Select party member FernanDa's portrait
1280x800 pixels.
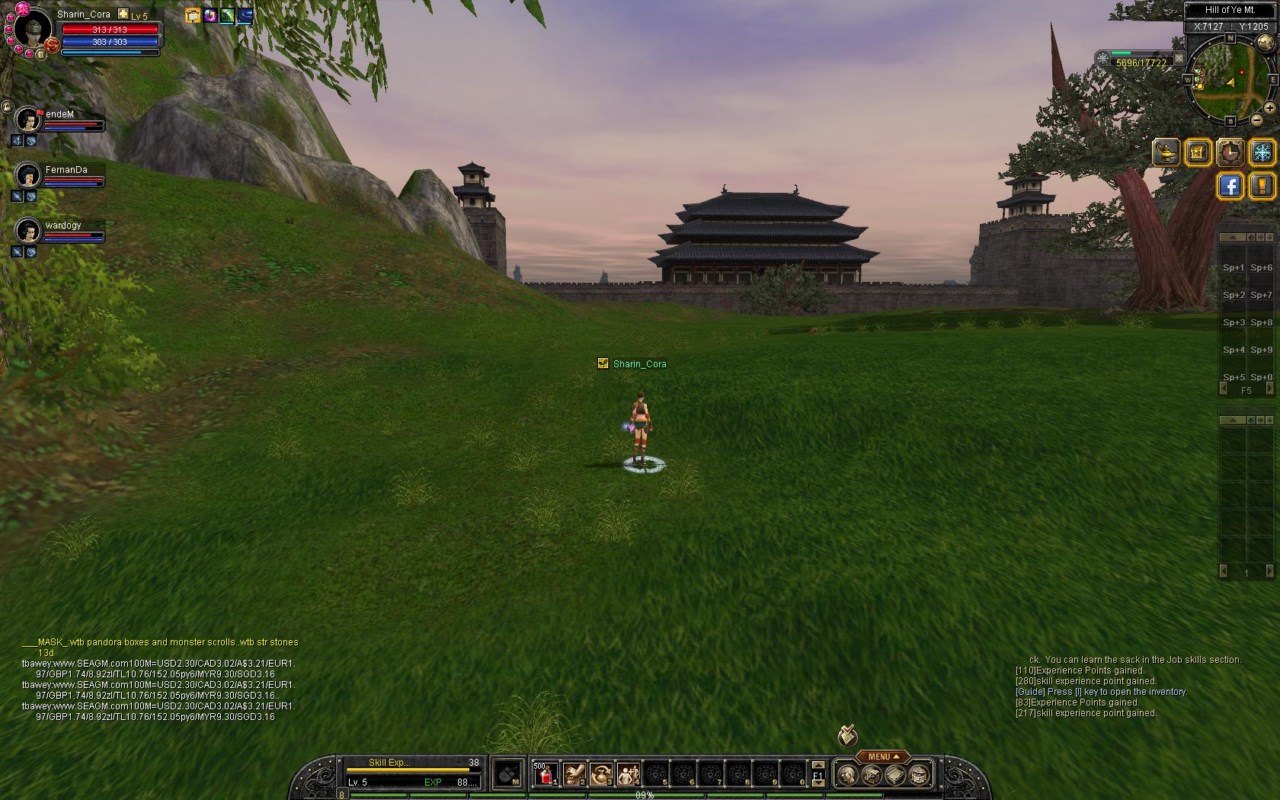(x=28, y=175)
